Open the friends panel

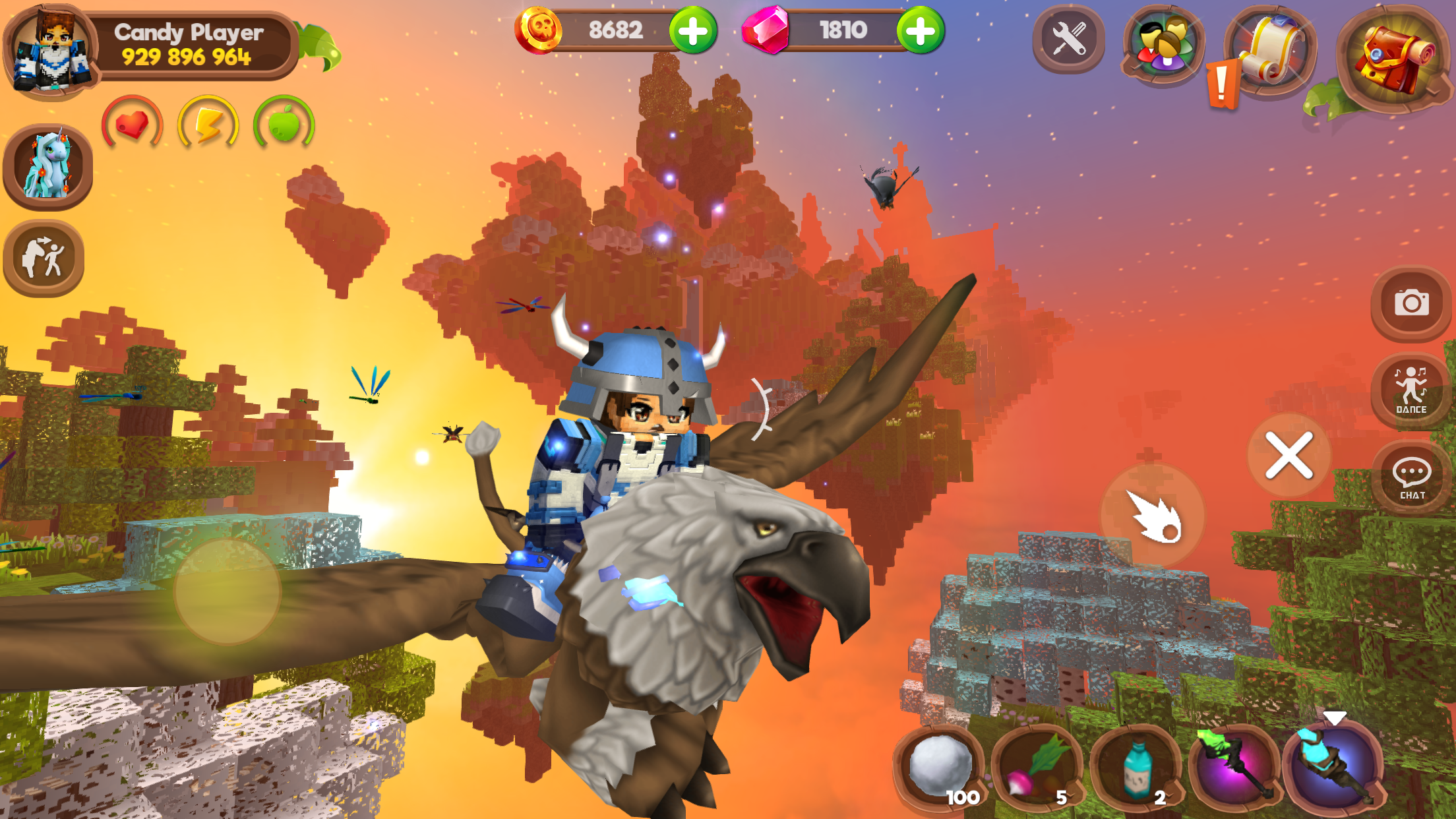coord(1162,41)
